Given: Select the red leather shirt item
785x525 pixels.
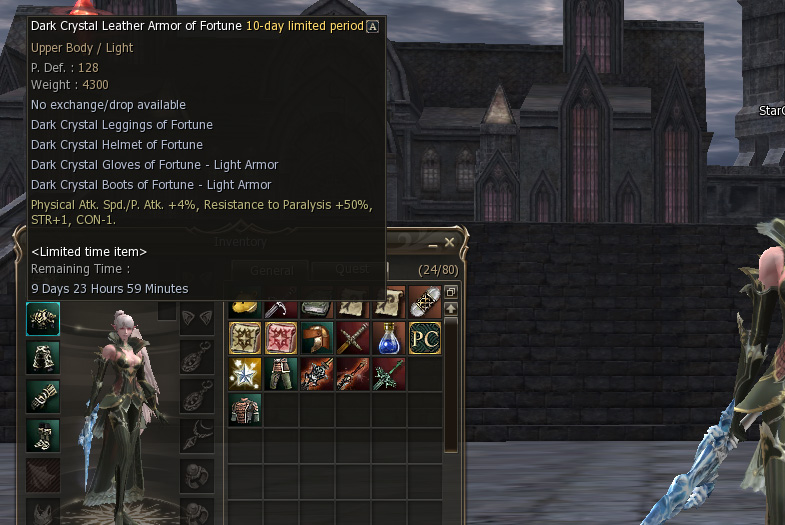Looking at the screenshot, I should pos(245,410).
